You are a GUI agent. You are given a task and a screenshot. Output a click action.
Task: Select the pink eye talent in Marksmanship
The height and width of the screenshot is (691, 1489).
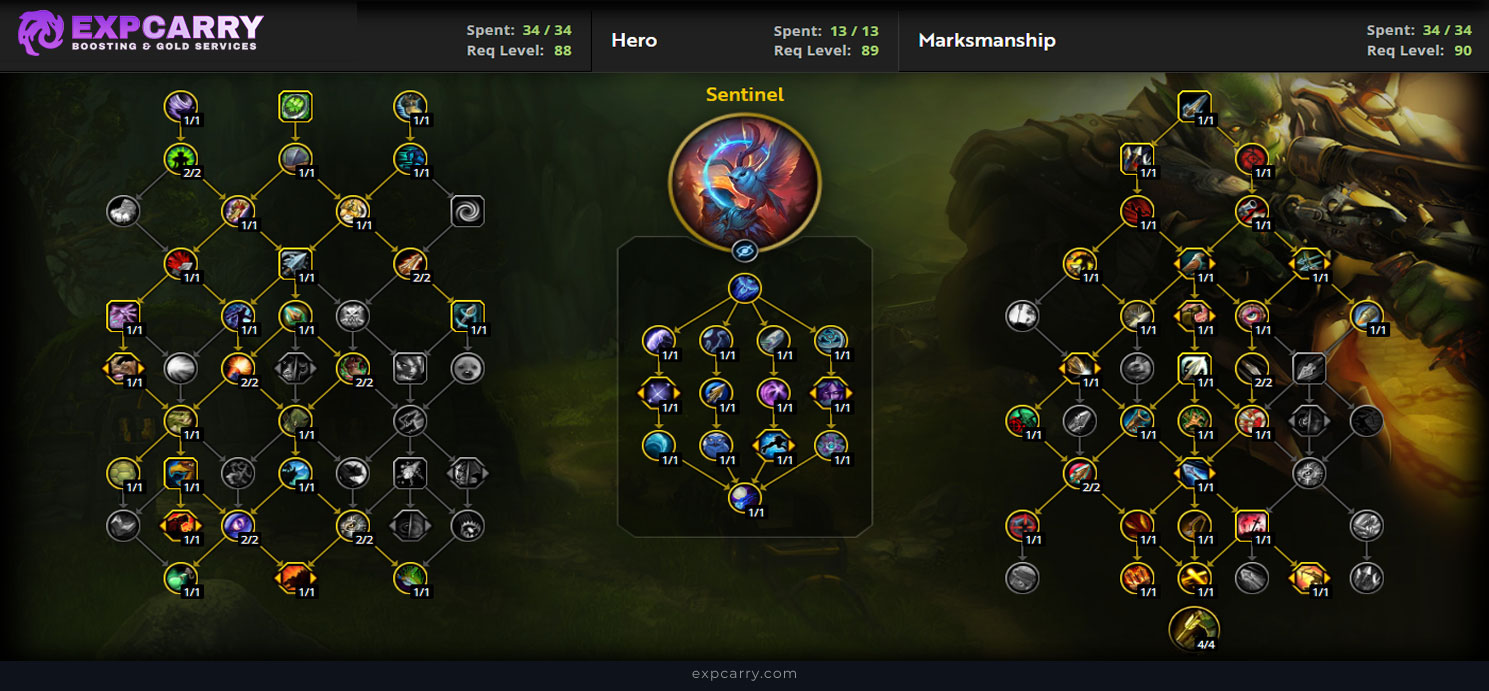tap(1251, 315)
